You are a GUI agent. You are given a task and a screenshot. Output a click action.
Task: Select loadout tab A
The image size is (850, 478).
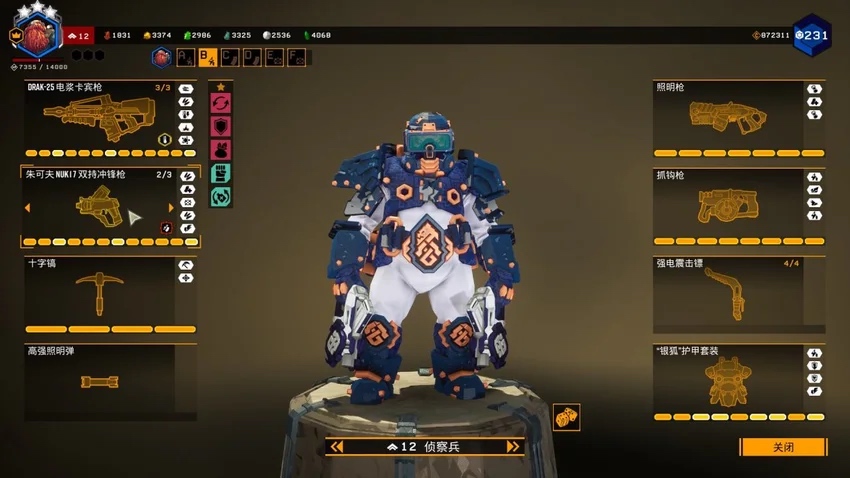186,58
